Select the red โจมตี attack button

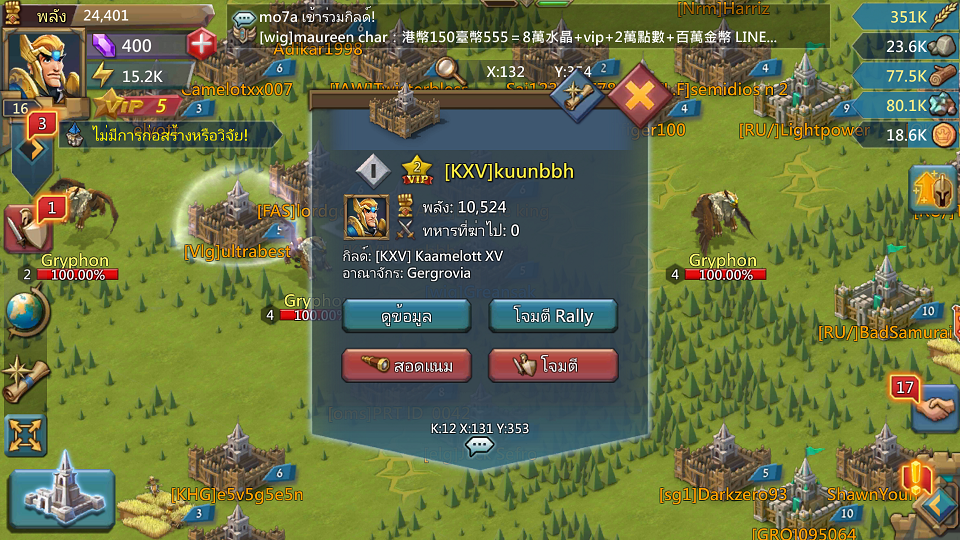coord(553,366)
